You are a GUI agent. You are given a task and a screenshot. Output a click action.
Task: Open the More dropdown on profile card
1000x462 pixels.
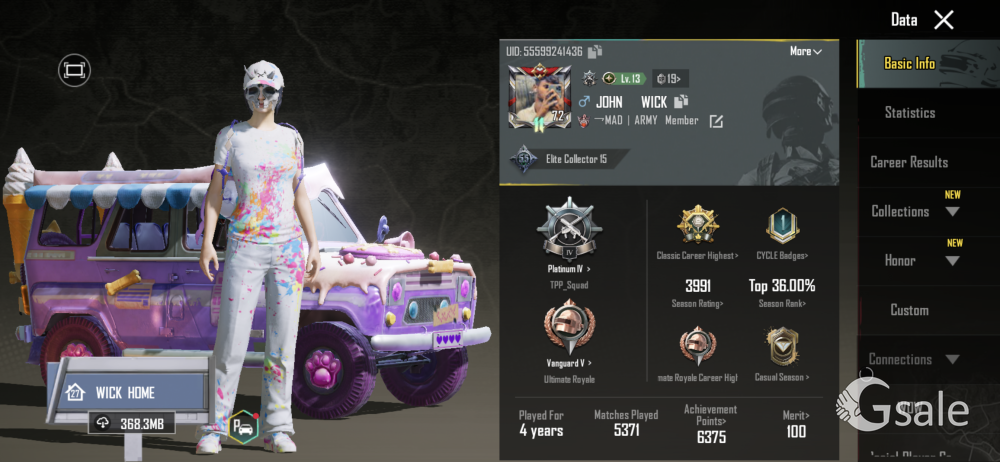[x=805, y=51]
